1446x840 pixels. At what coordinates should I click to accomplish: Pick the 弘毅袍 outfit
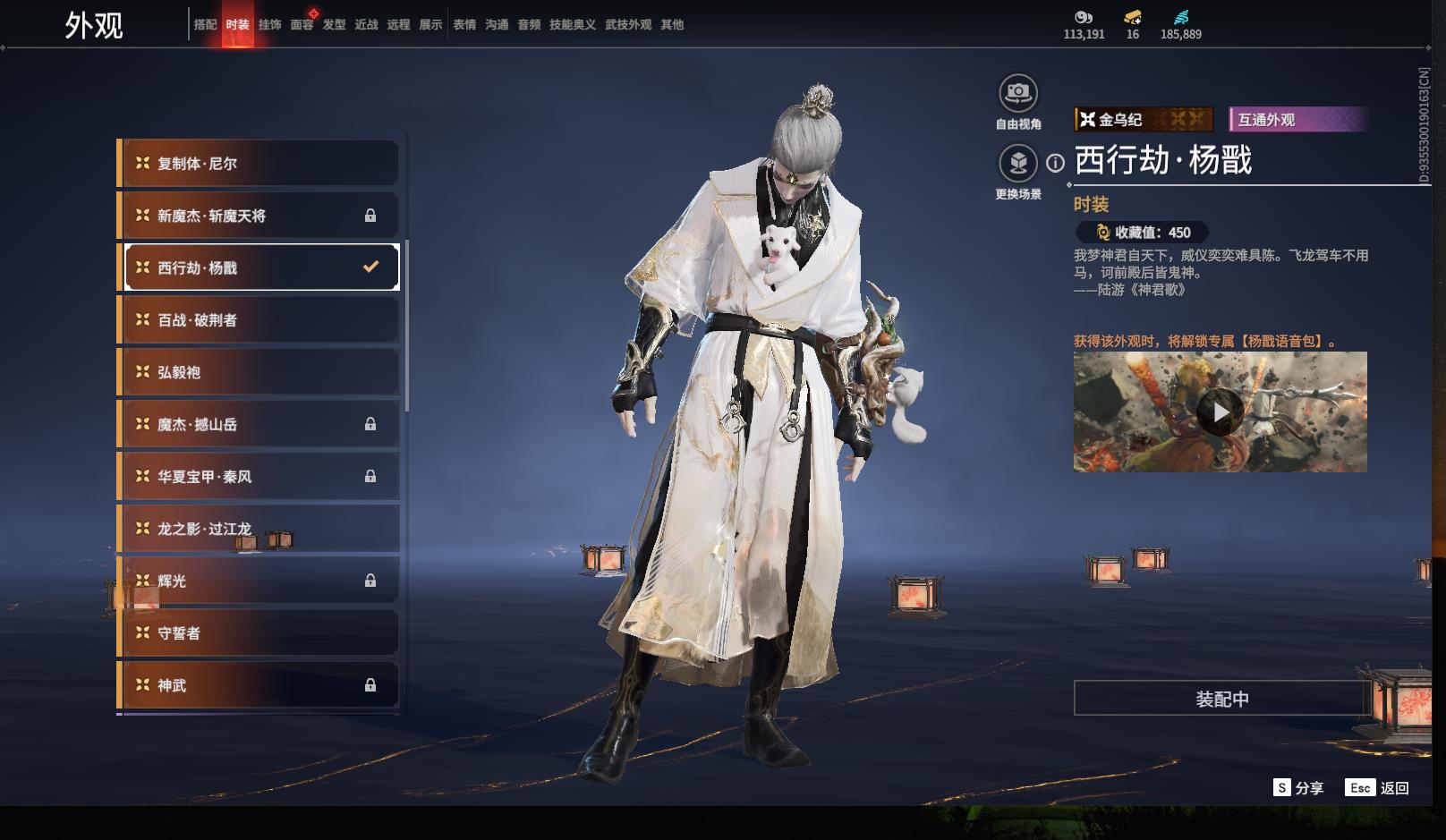point(259,372)
